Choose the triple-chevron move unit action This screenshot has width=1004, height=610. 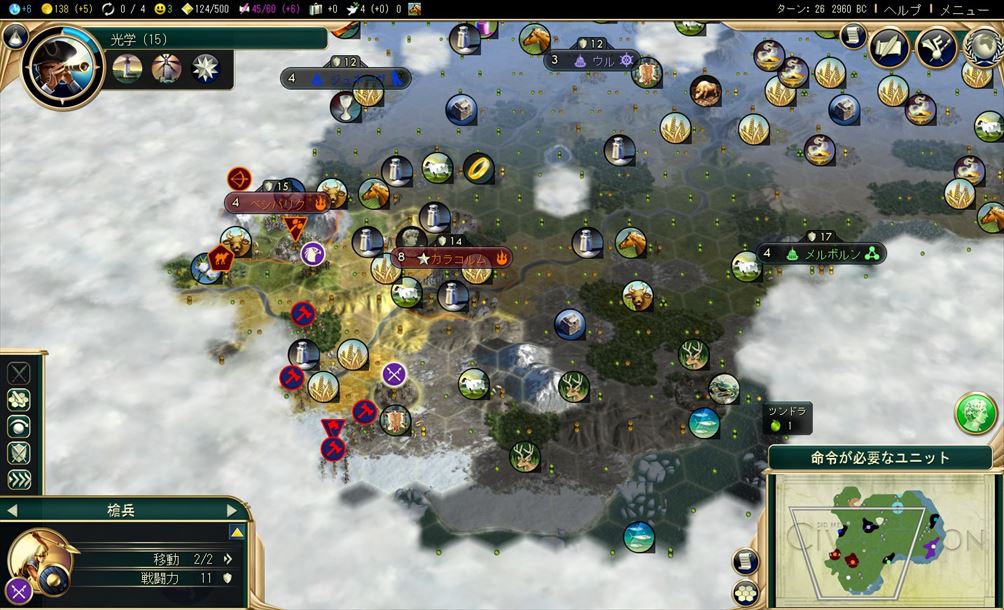19,479
